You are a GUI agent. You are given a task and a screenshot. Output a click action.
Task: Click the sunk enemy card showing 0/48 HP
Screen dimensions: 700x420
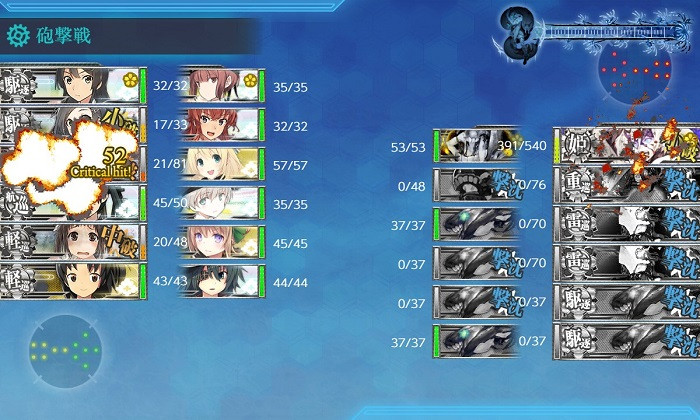tap(475, 185)
